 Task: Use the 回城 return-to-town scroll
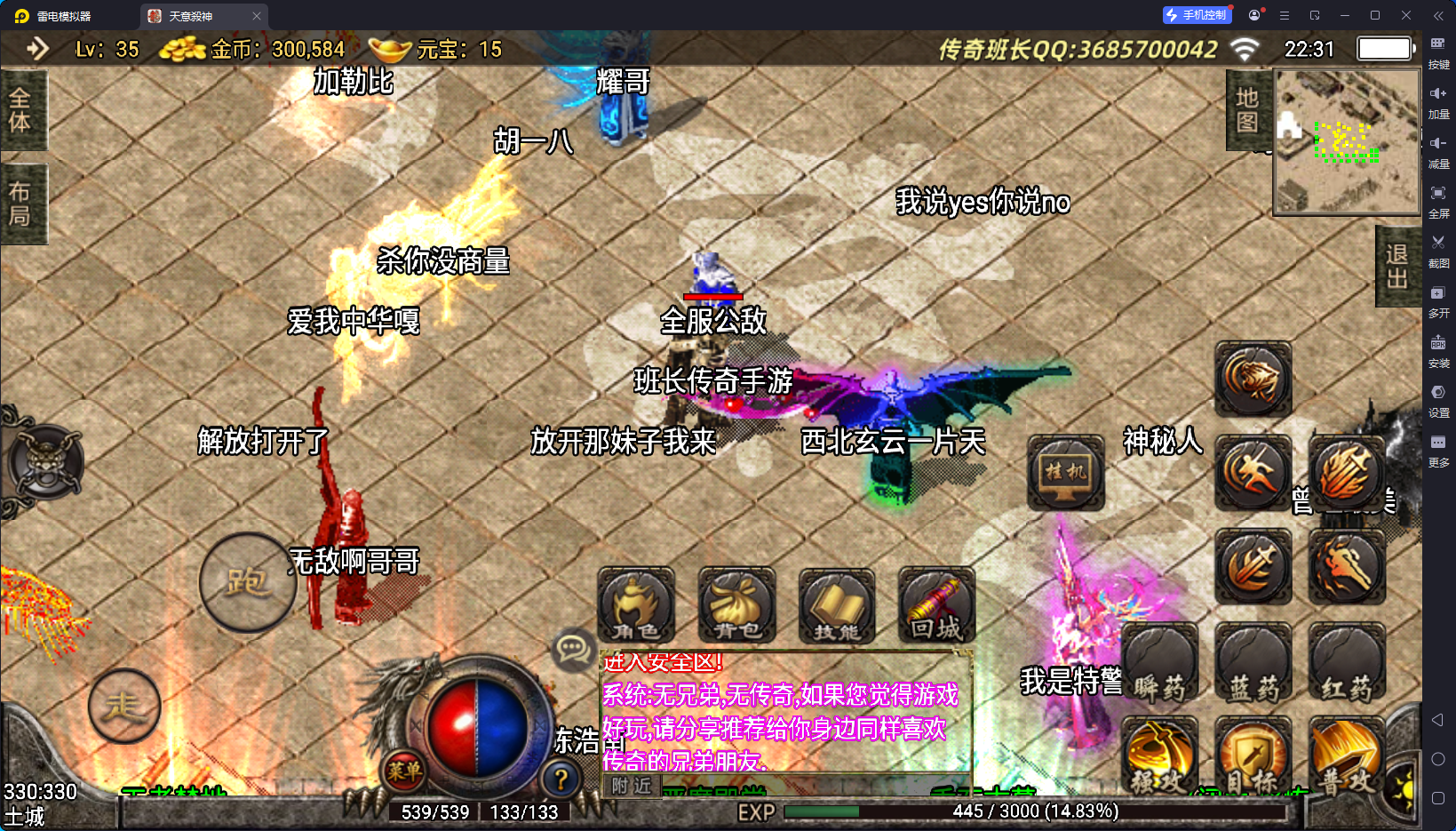tap(936, 605)
